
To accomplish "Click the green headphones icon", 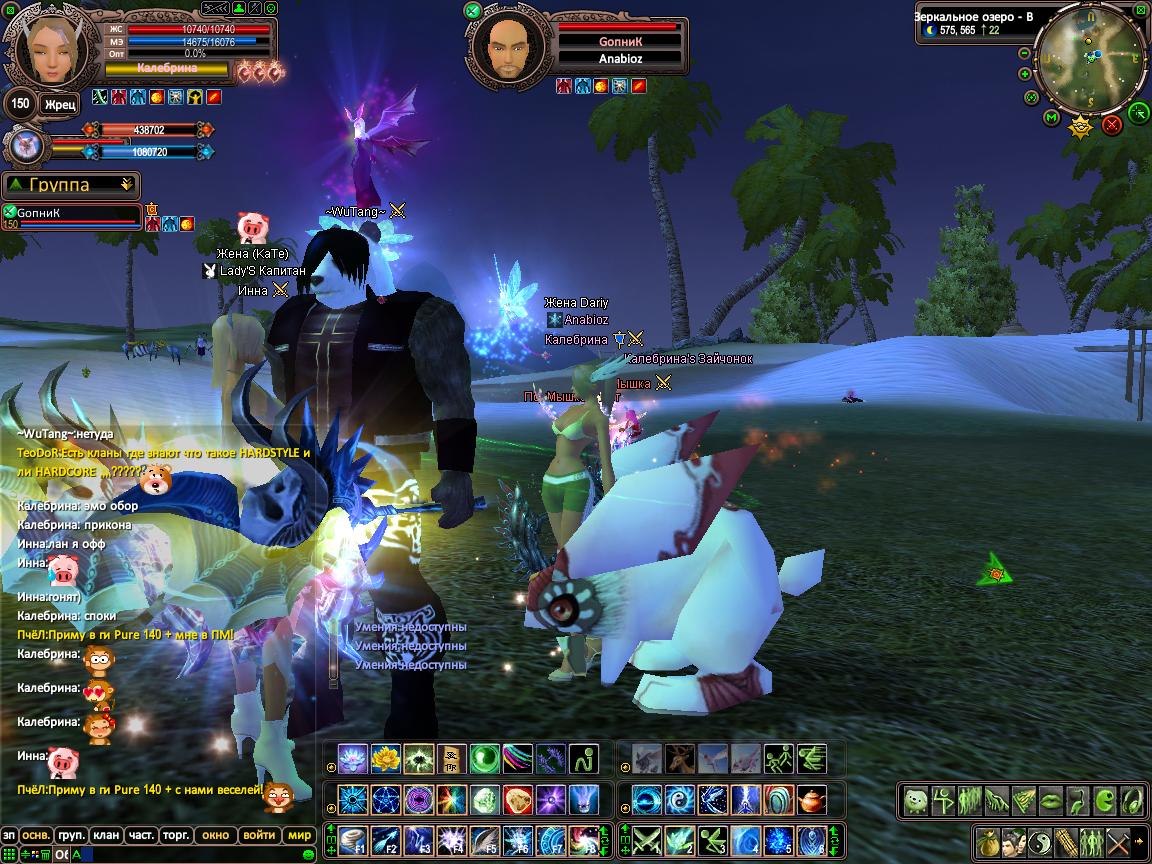I will [x=1132, y=801].
